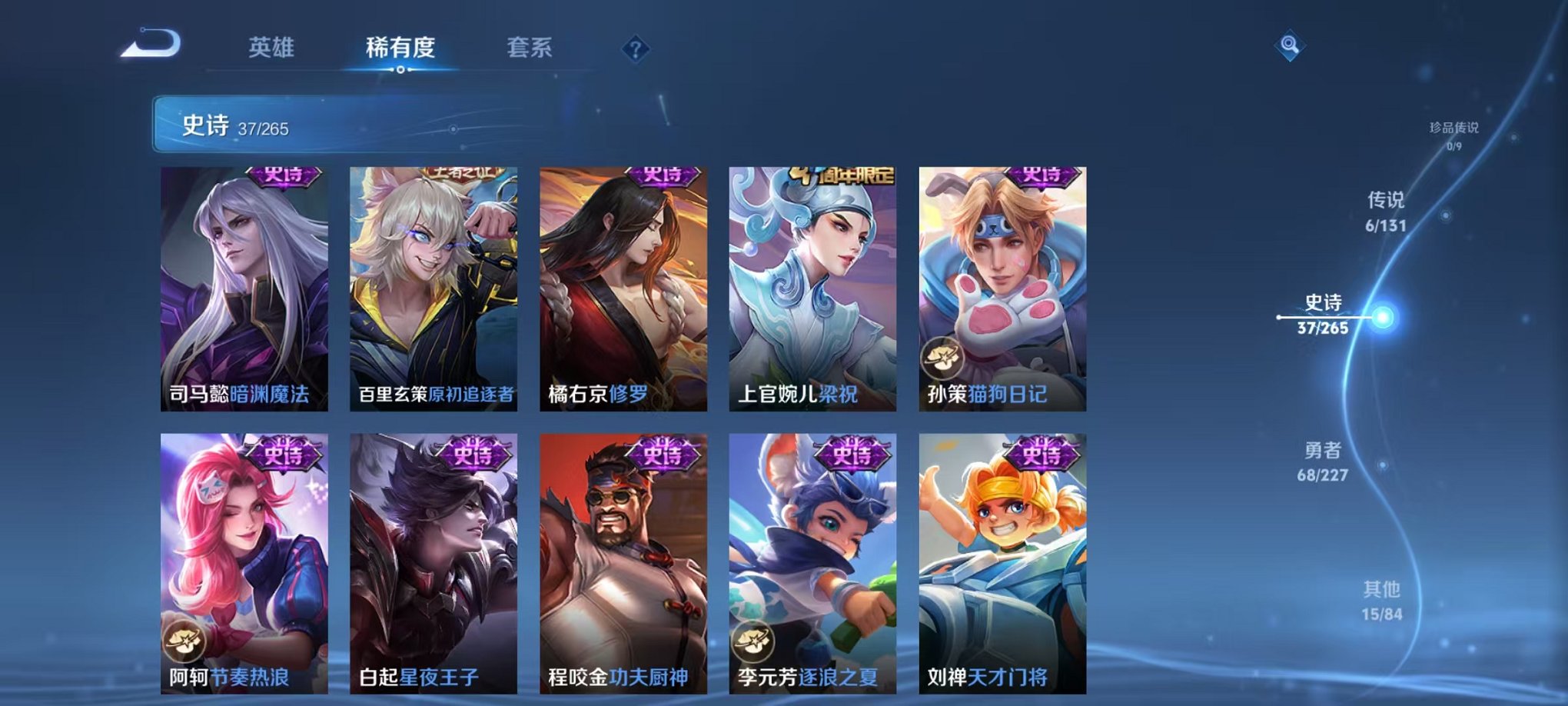Select the 稀有度 tab
Screen dimensions: 1568x706
[400, 46]
